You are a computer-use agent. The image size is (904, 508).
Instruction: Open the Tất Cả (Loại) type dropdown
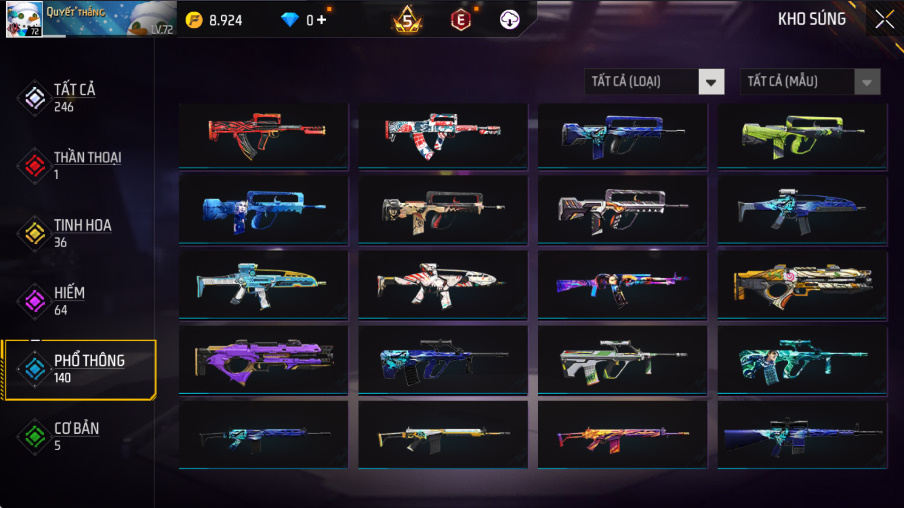pyautogui.click(x=655, y=82)
